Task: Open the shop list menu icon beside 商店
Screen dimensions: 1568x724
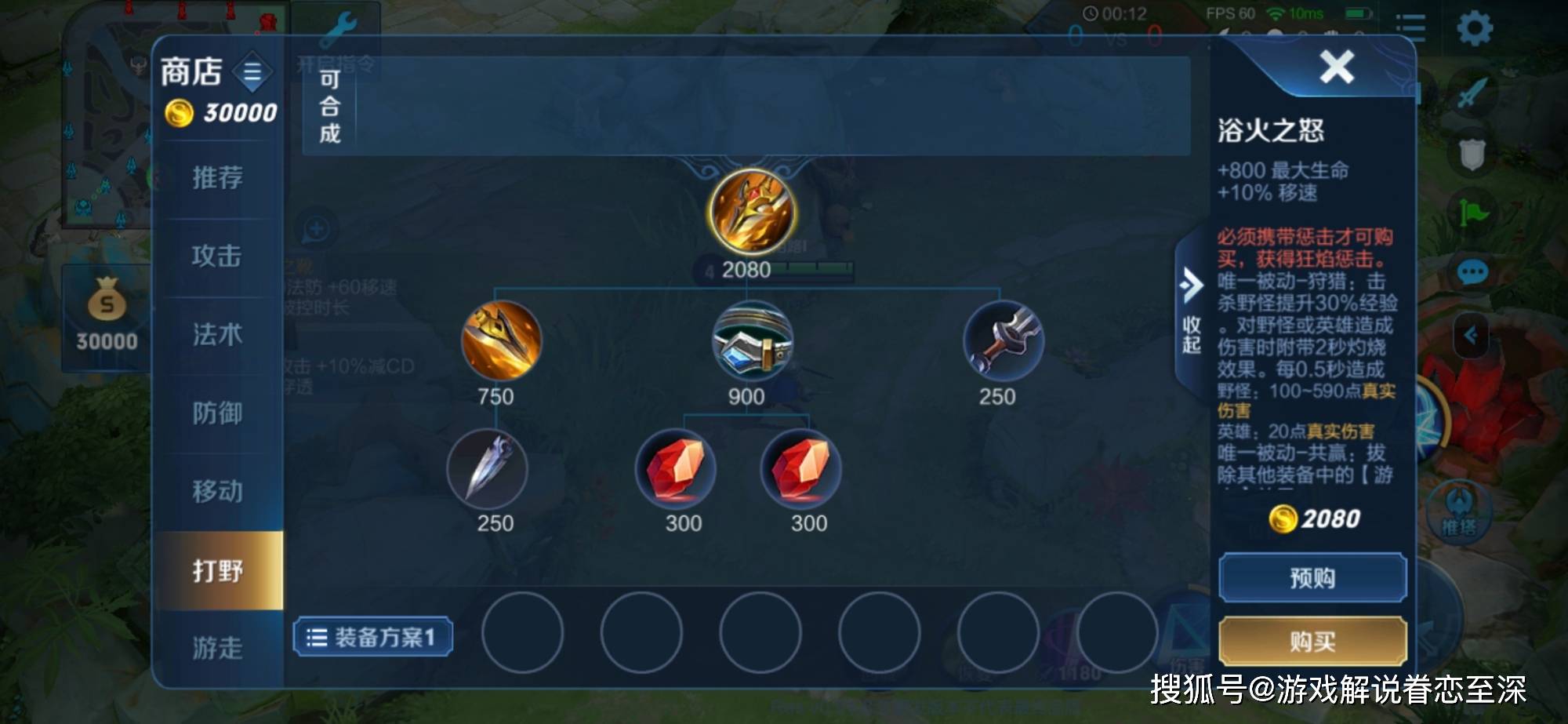Action: click(252, 73)
